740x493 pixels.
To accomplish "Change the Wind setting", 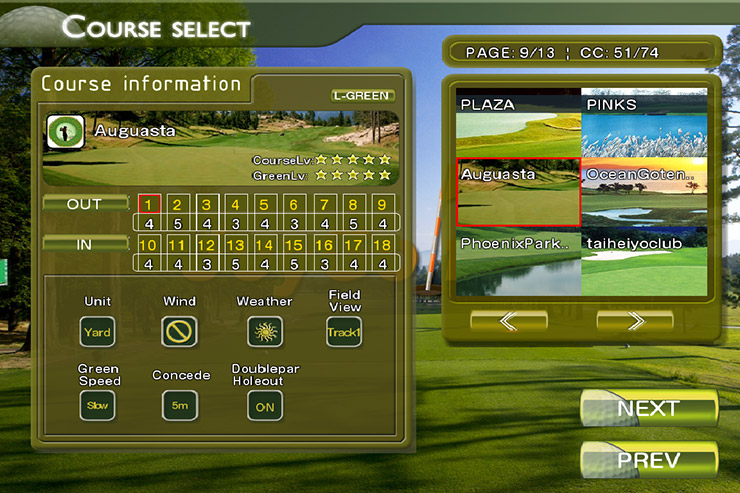I will pyautogui.click(x=179, y=331).
